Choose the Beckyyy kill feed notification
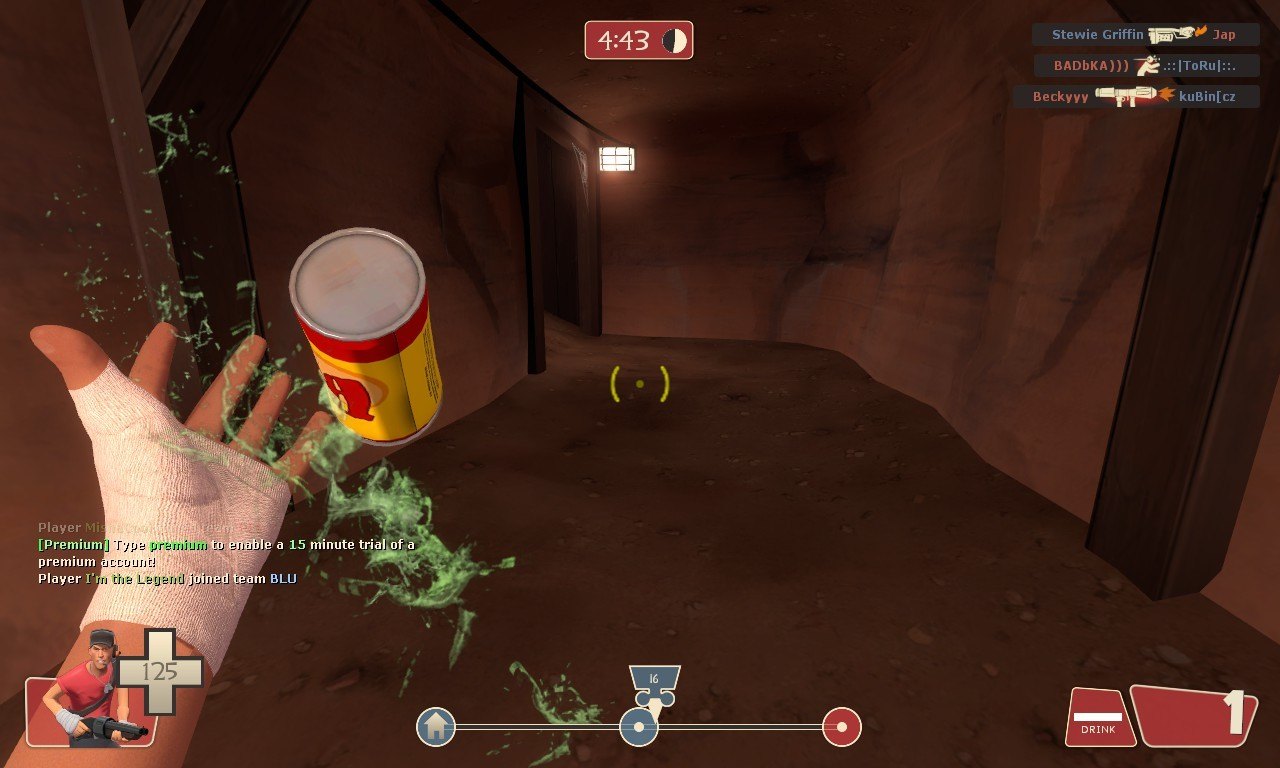1280x768 pixels. (x=1136, y=97)
